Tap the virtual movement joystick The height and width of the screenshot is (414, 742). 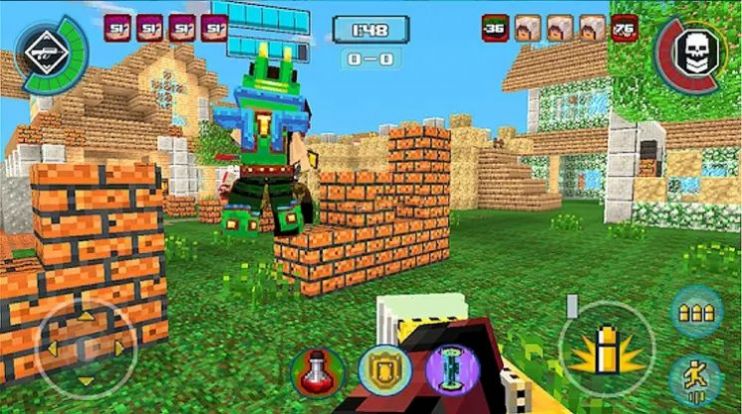[84, 349]
